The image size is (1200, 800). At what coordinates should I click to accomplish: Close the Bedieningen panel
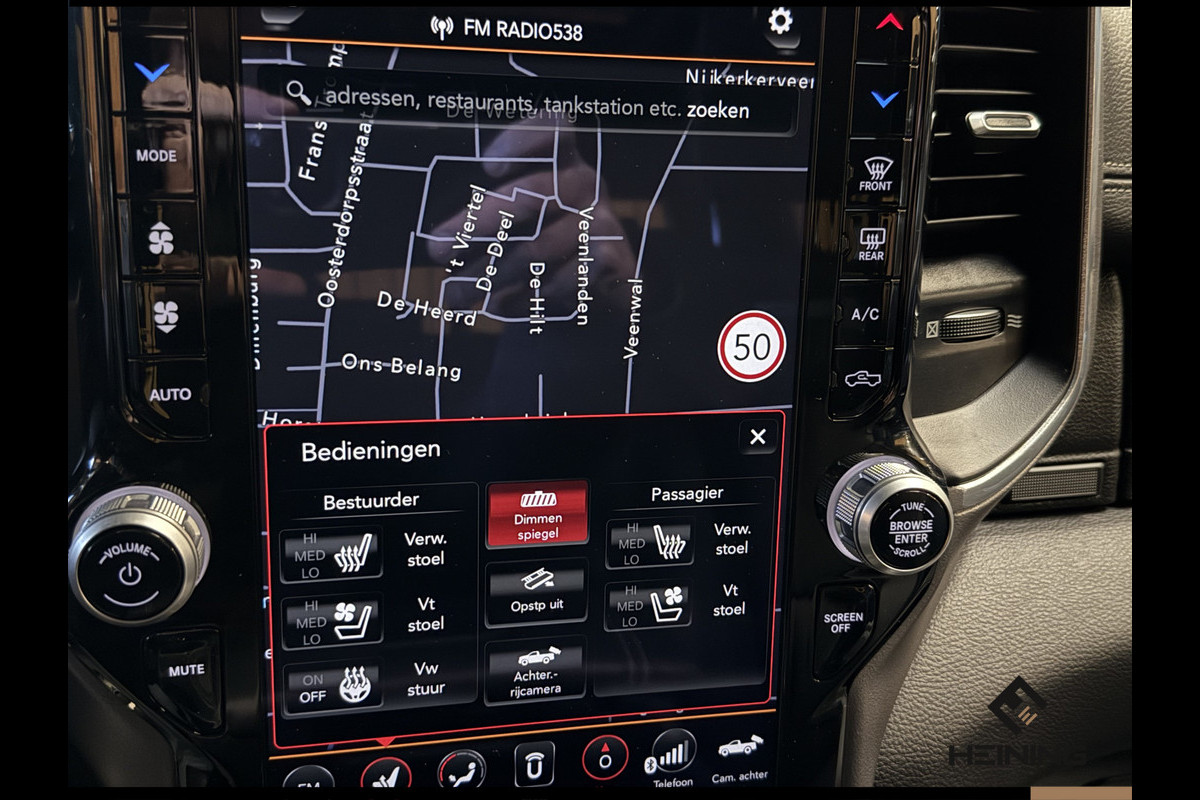[x=758, y=436]
